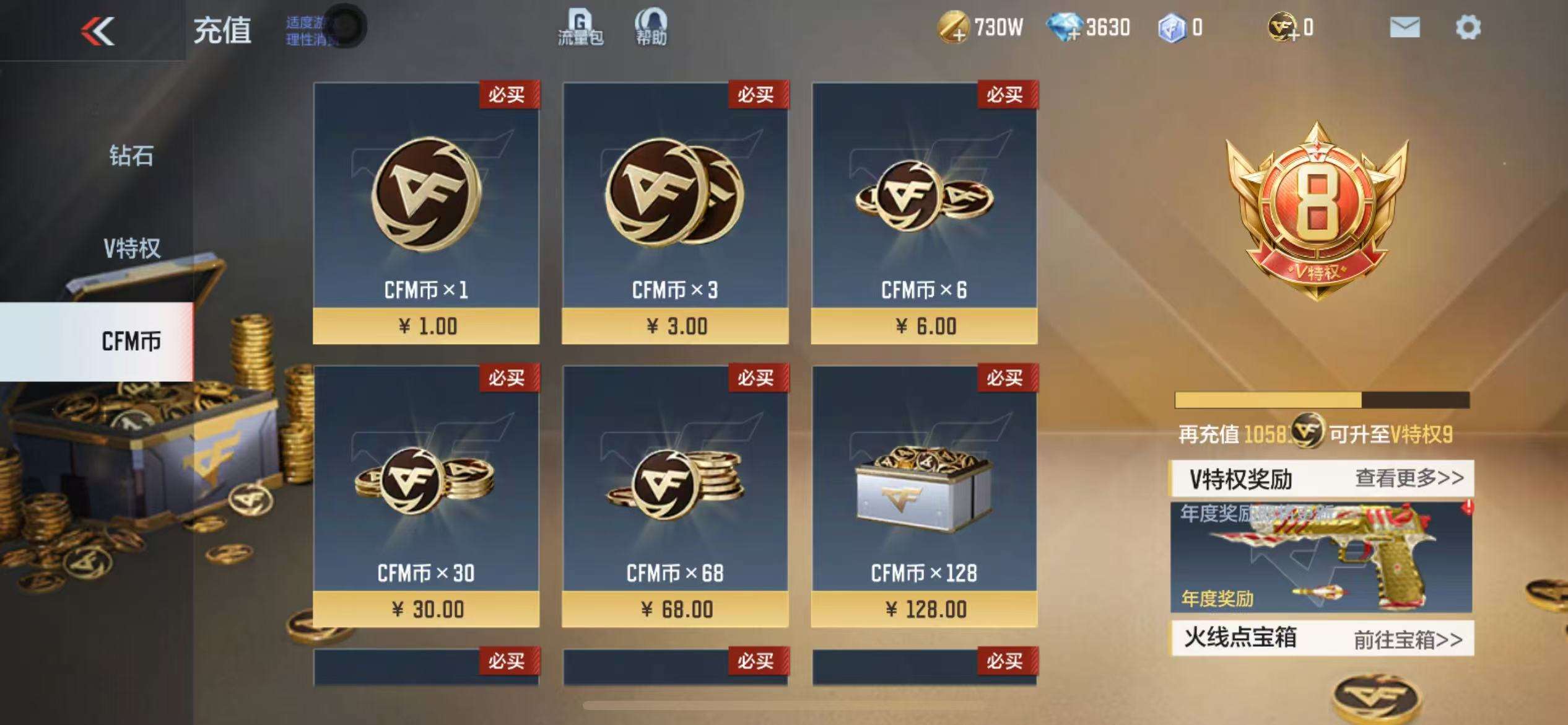Open the V特权 category
The height and width of the screenshot is (725, 1568).
[x=131, y=248]
